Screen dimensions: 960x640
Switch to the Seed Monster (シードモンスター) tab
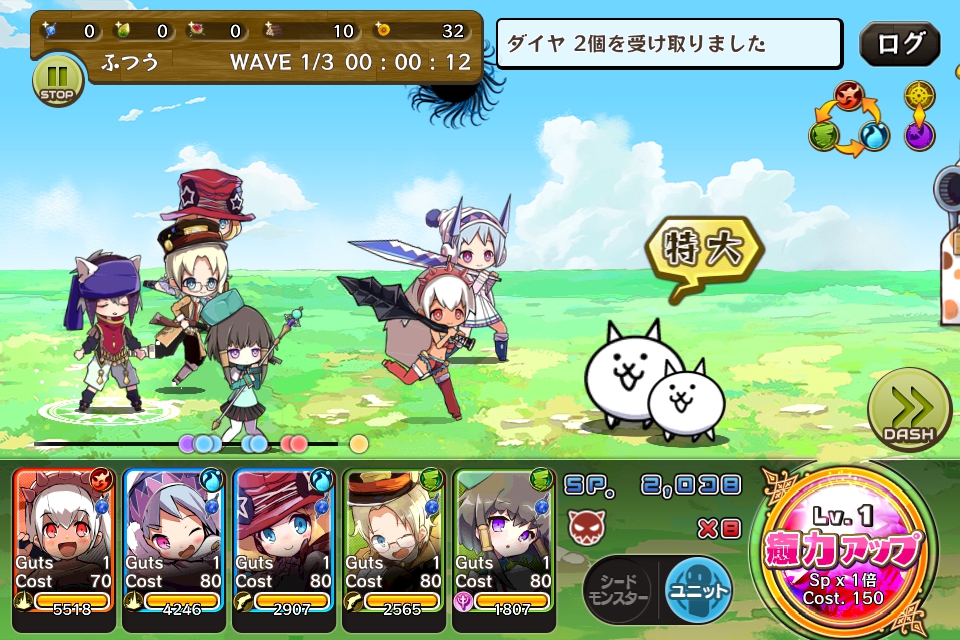[617, 590]
